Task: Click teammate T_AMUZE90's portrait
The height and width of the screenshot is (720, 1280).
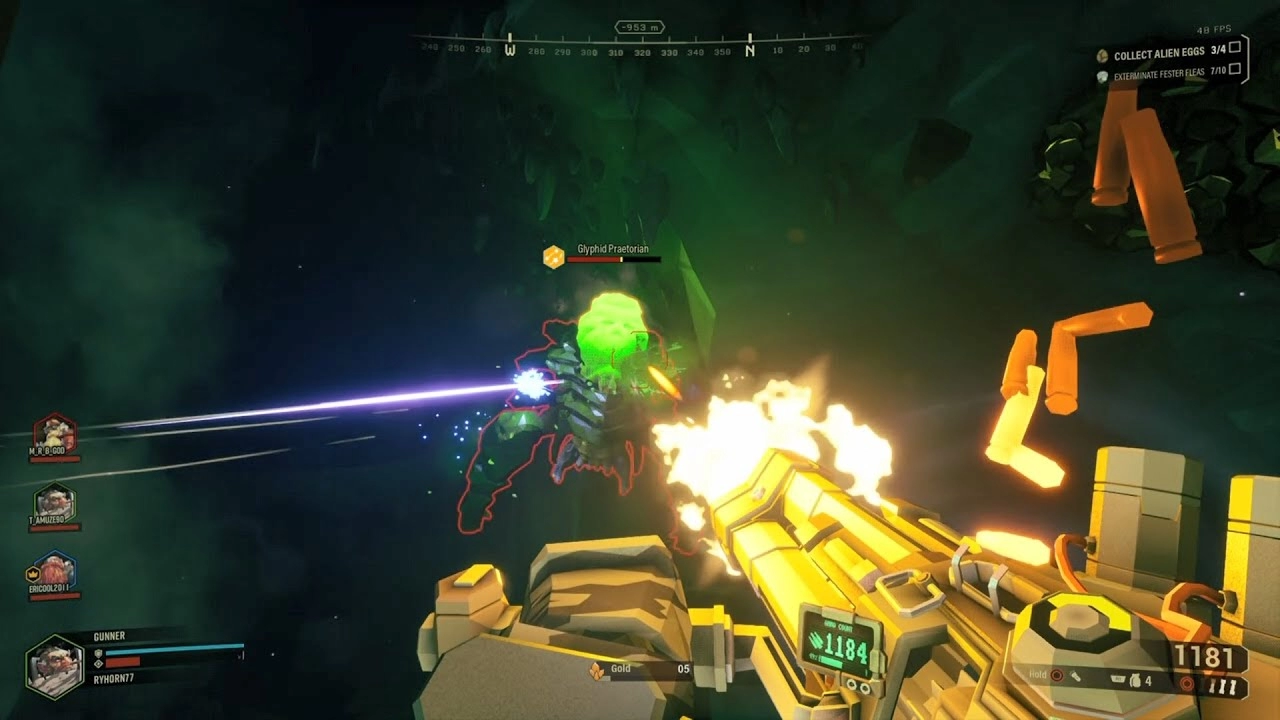Action: point(54,503)
